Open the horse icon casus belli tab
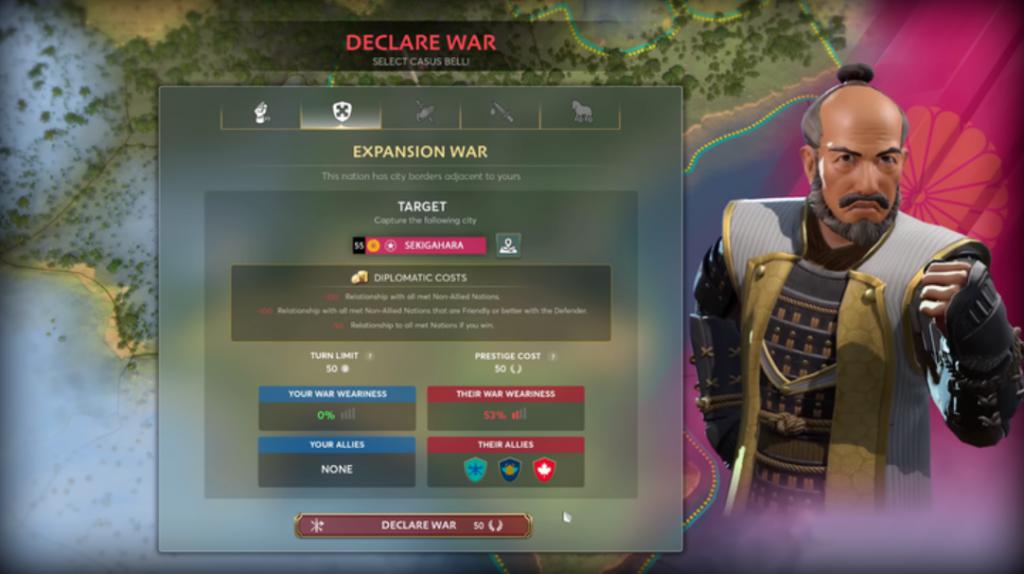The image size is (1024, 574). [581, 111]
